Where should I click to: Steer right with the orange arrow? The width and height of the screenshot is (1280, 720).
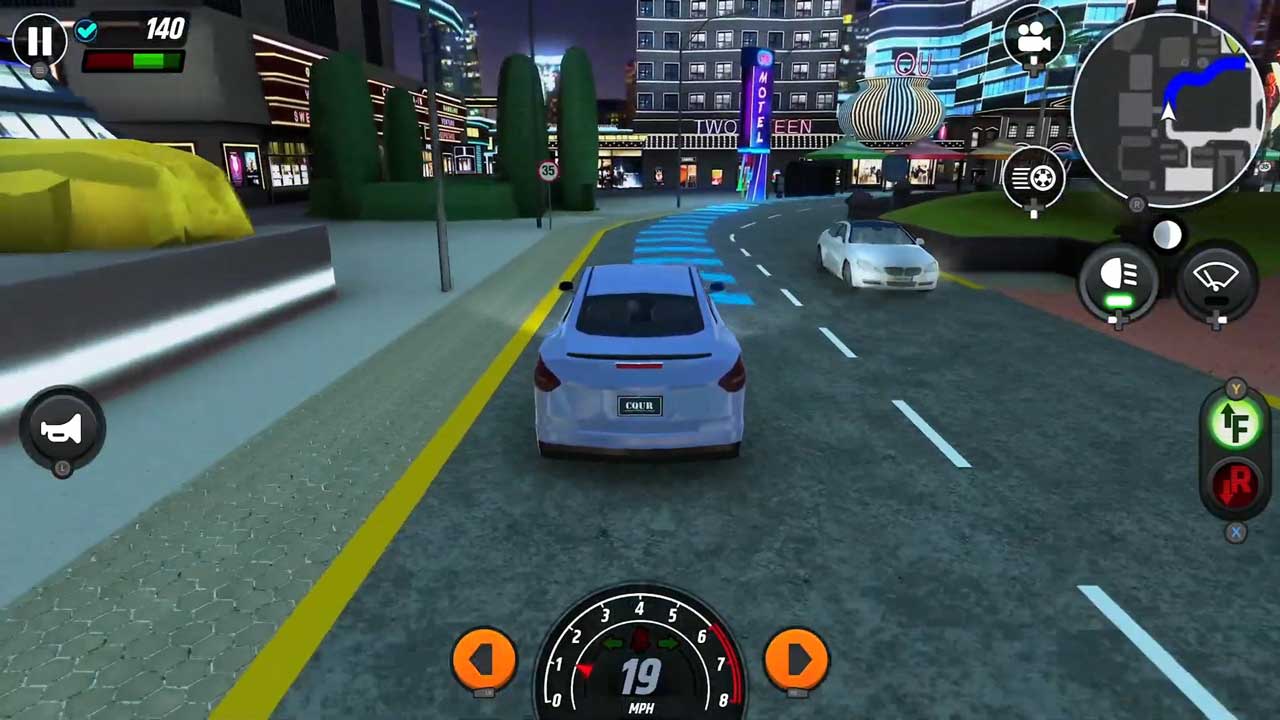pos(796,658)
